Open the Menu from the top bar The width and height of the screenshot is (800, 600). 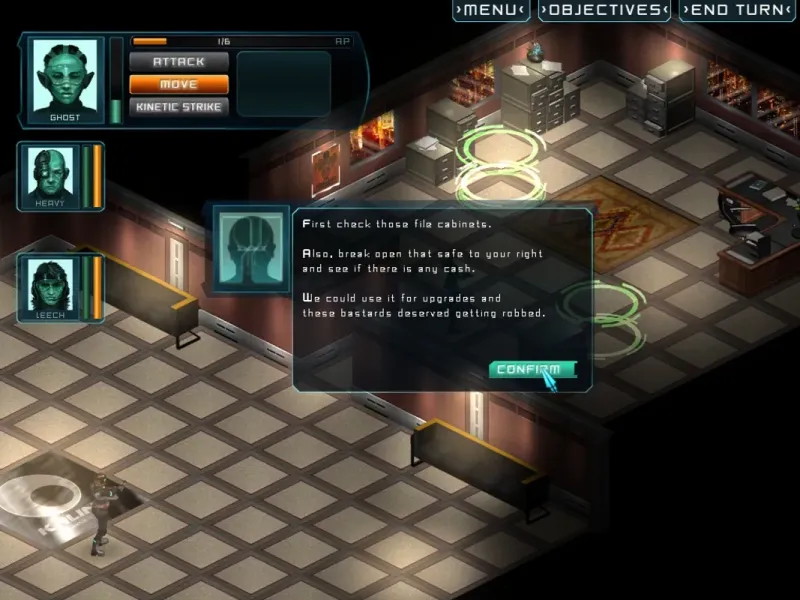click(490, 11)
